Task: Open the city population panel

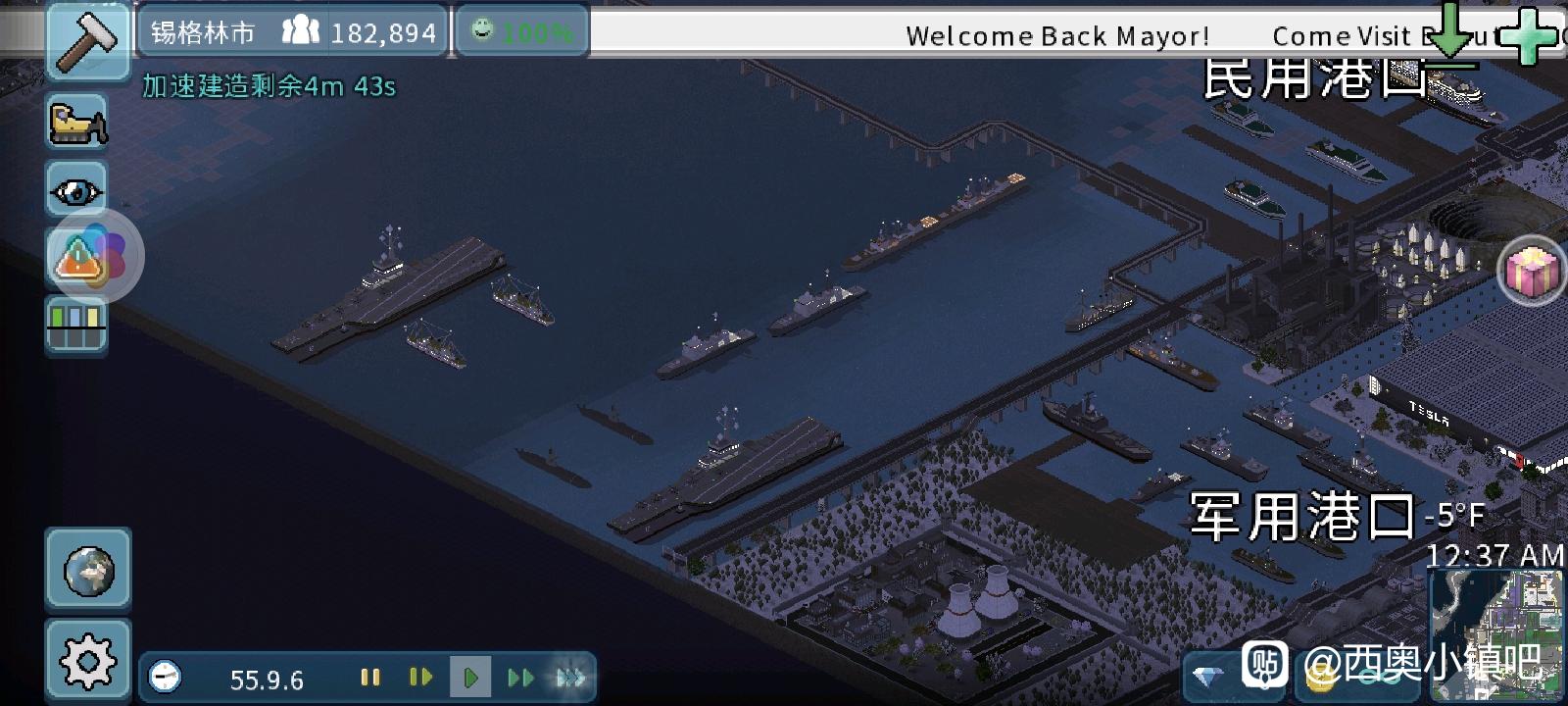Action: 359,32
